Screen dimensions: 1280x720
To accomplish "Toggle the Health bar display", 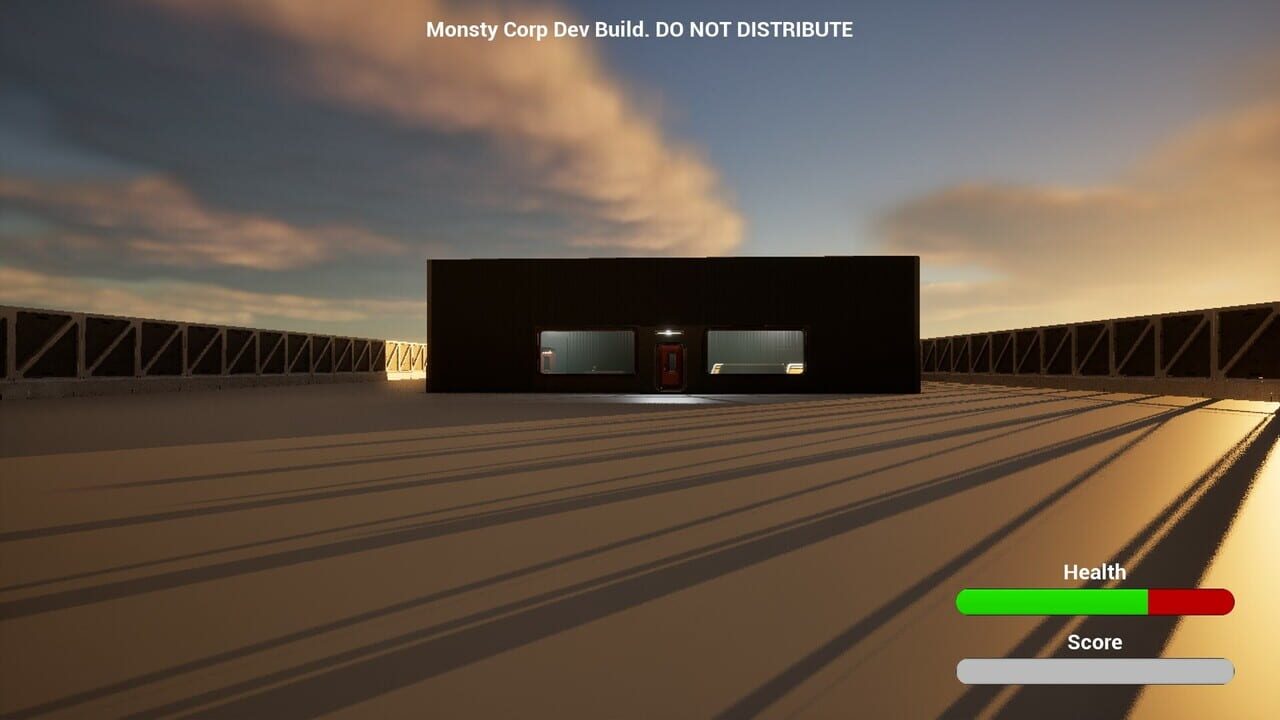I will coord(1094,602).
